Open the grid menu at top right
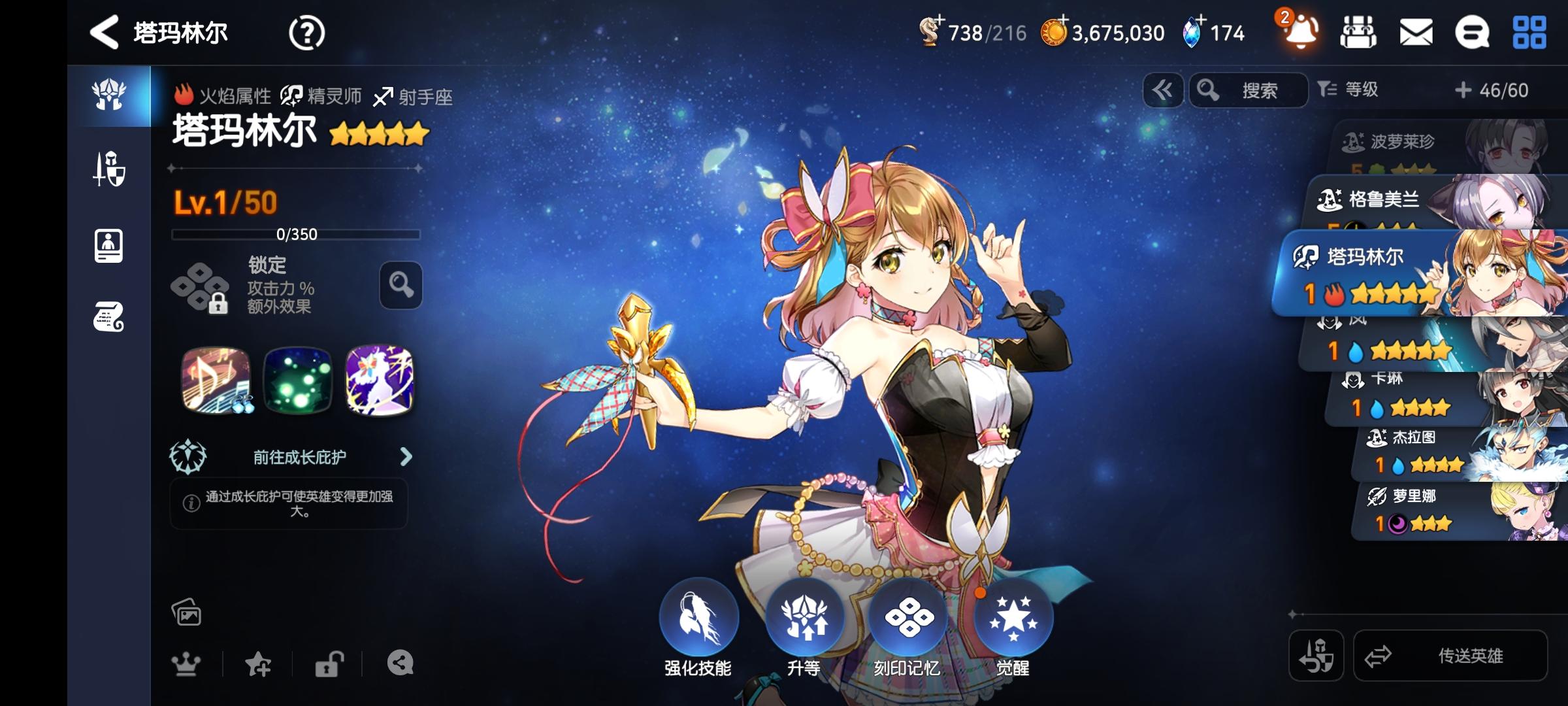 [1531, 31]
